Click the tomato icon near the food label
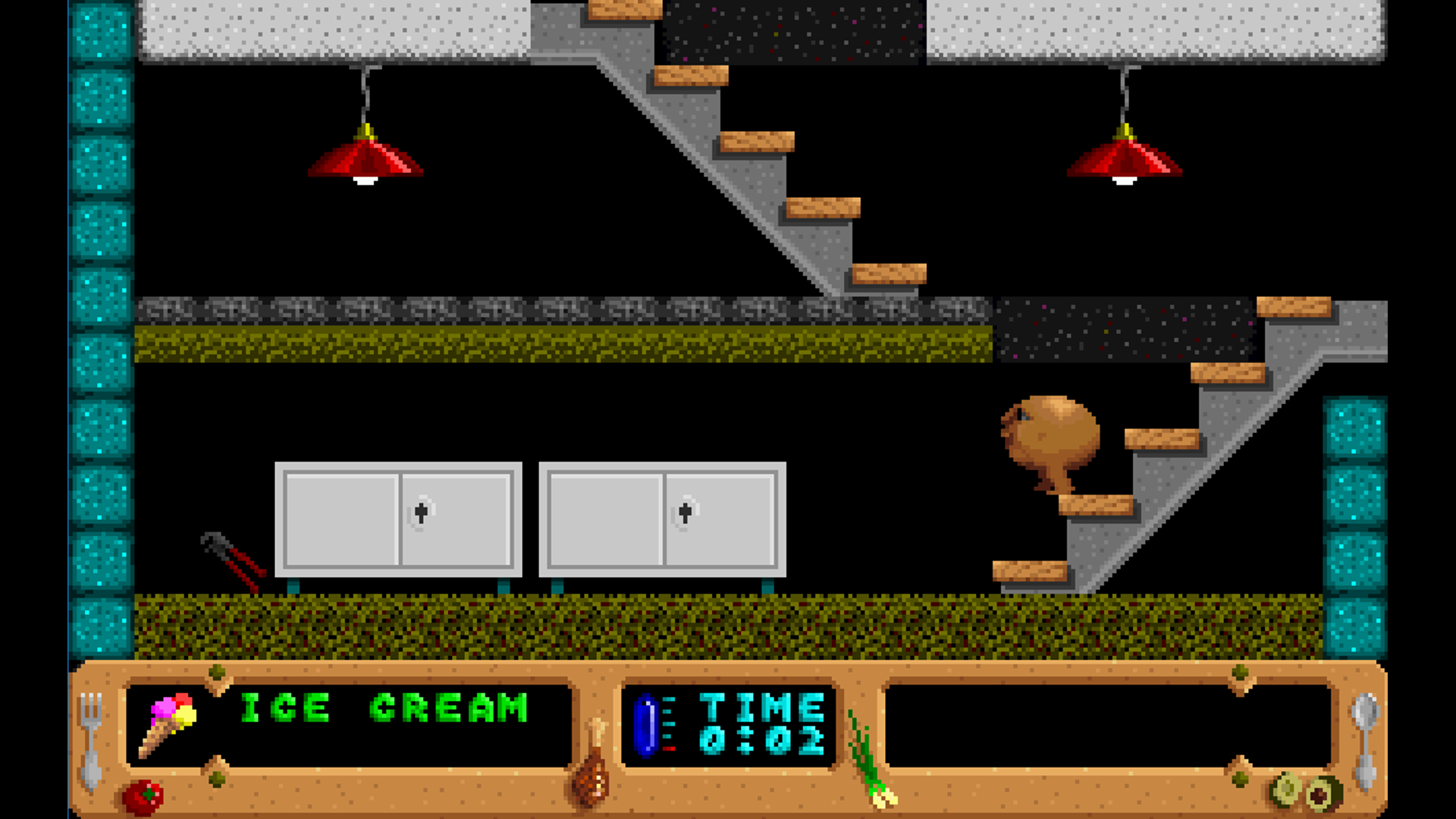Screen dimensions: 1456x819 click(144, 796)
